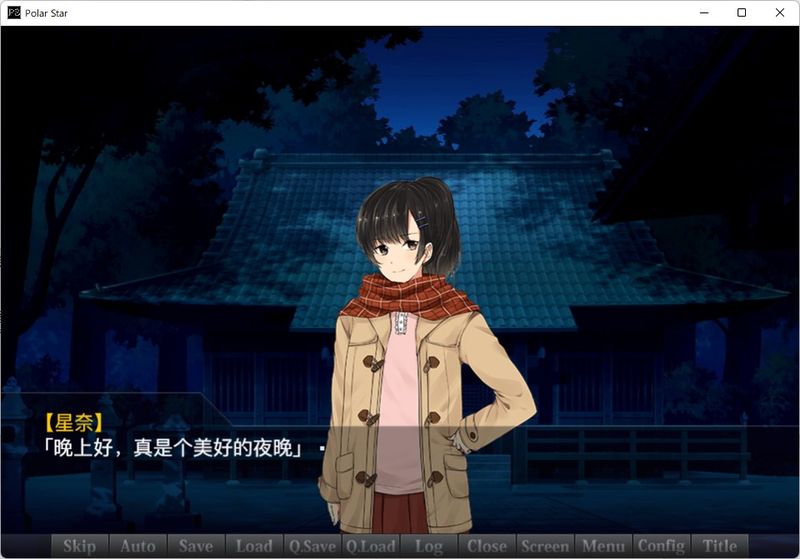The height and width of the screenshot is (559, 800).
Task: Do a quick save with Q.Save
Action: 312,546
